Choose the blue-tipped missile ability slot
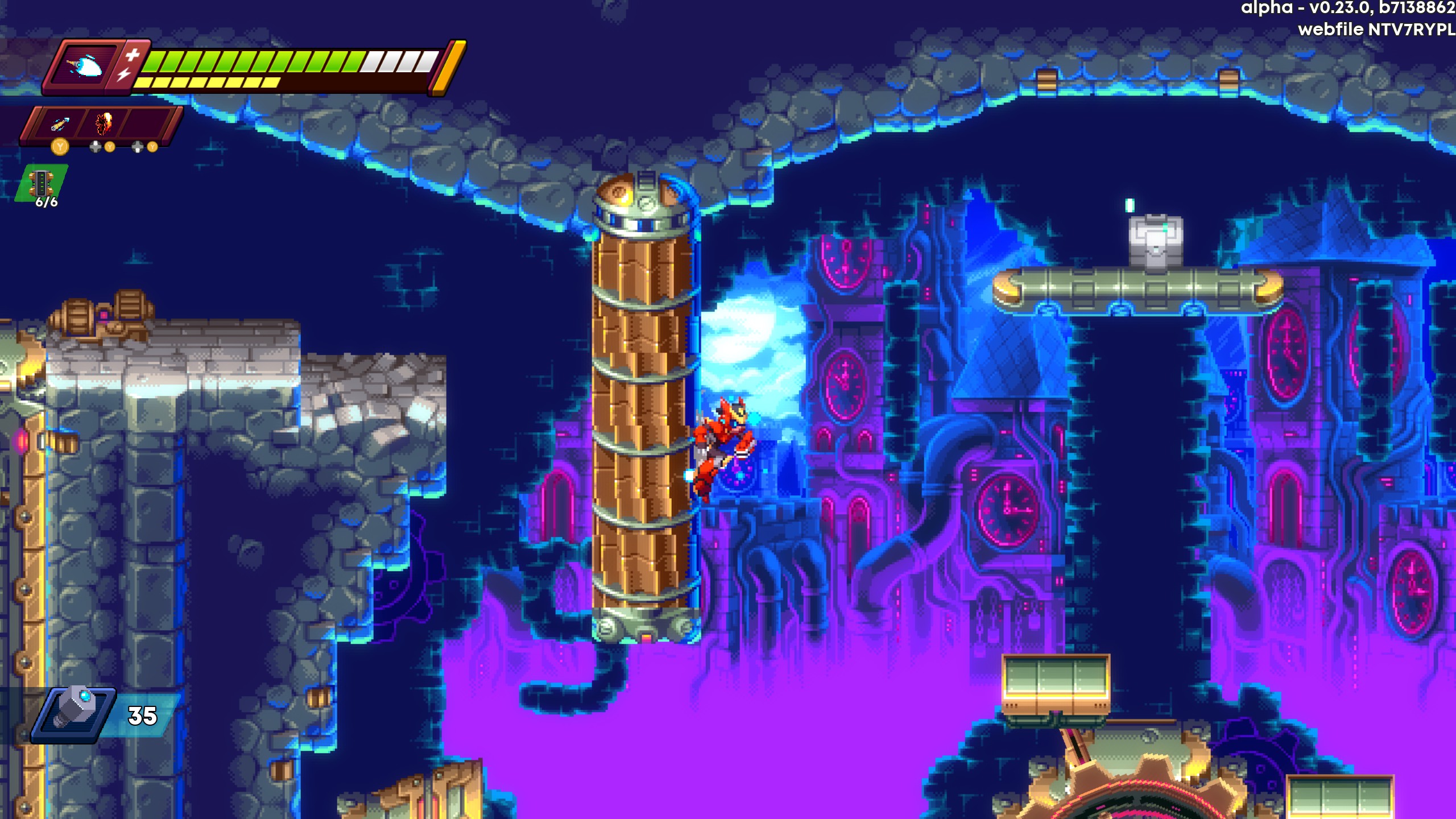Image resolution: width=1456 pixels, height=819 pixels. 60,124
